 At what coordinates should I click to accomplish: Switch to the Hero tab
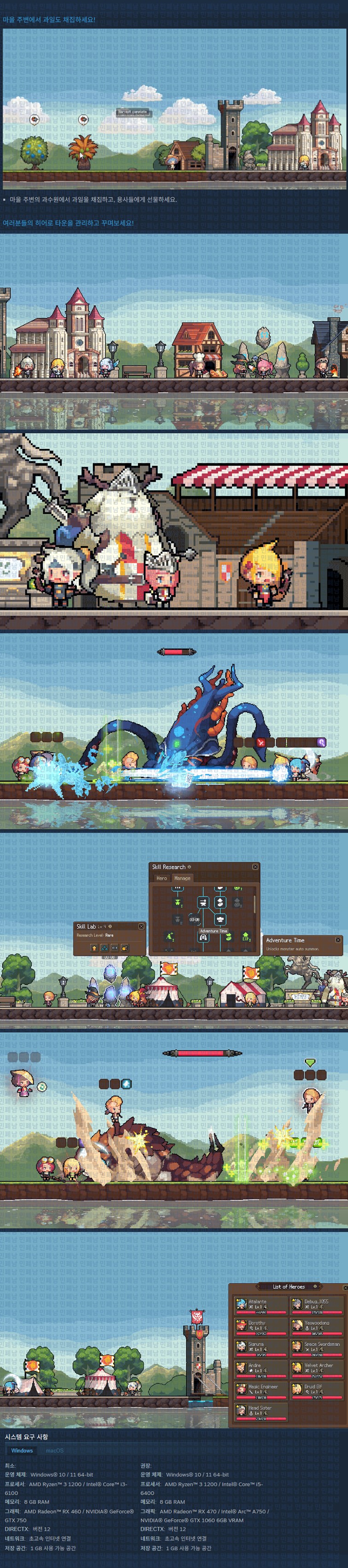161,878
